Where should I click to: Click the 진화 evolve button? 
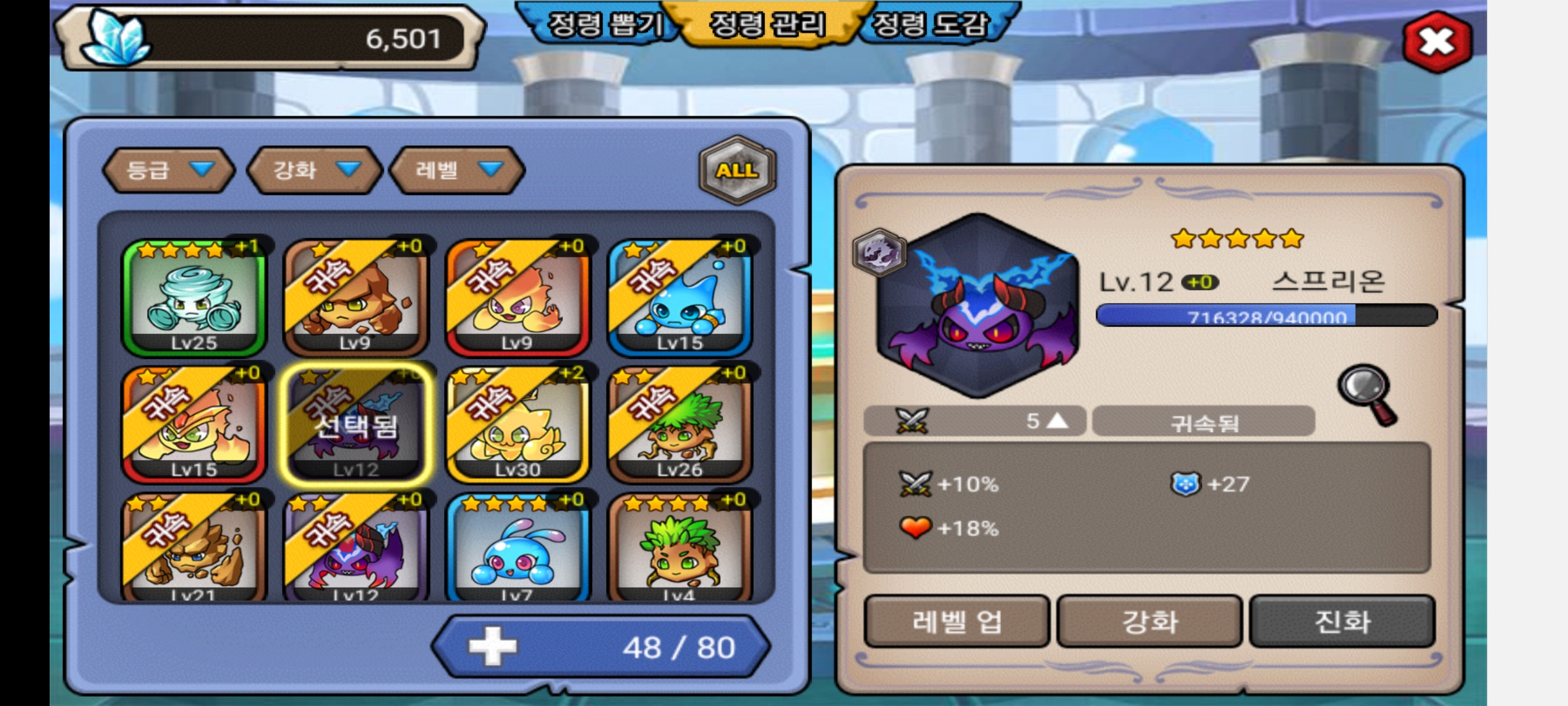[1342, 621]
